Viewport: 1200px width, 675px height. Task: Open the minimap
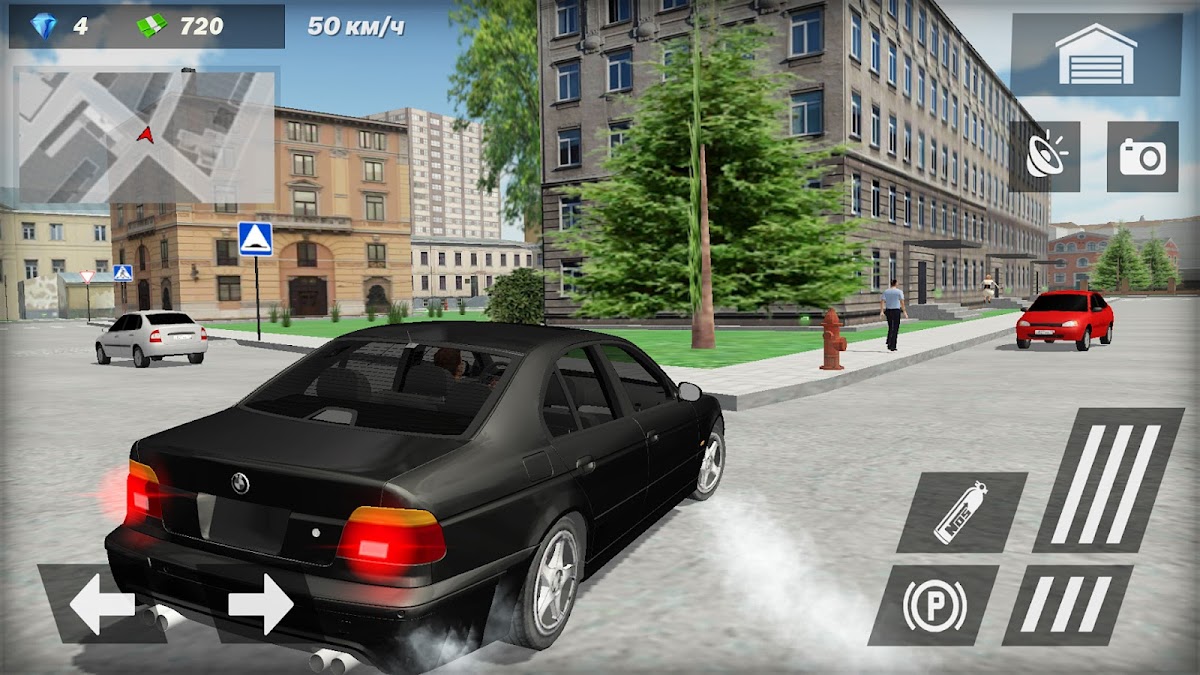click(145, 135)
